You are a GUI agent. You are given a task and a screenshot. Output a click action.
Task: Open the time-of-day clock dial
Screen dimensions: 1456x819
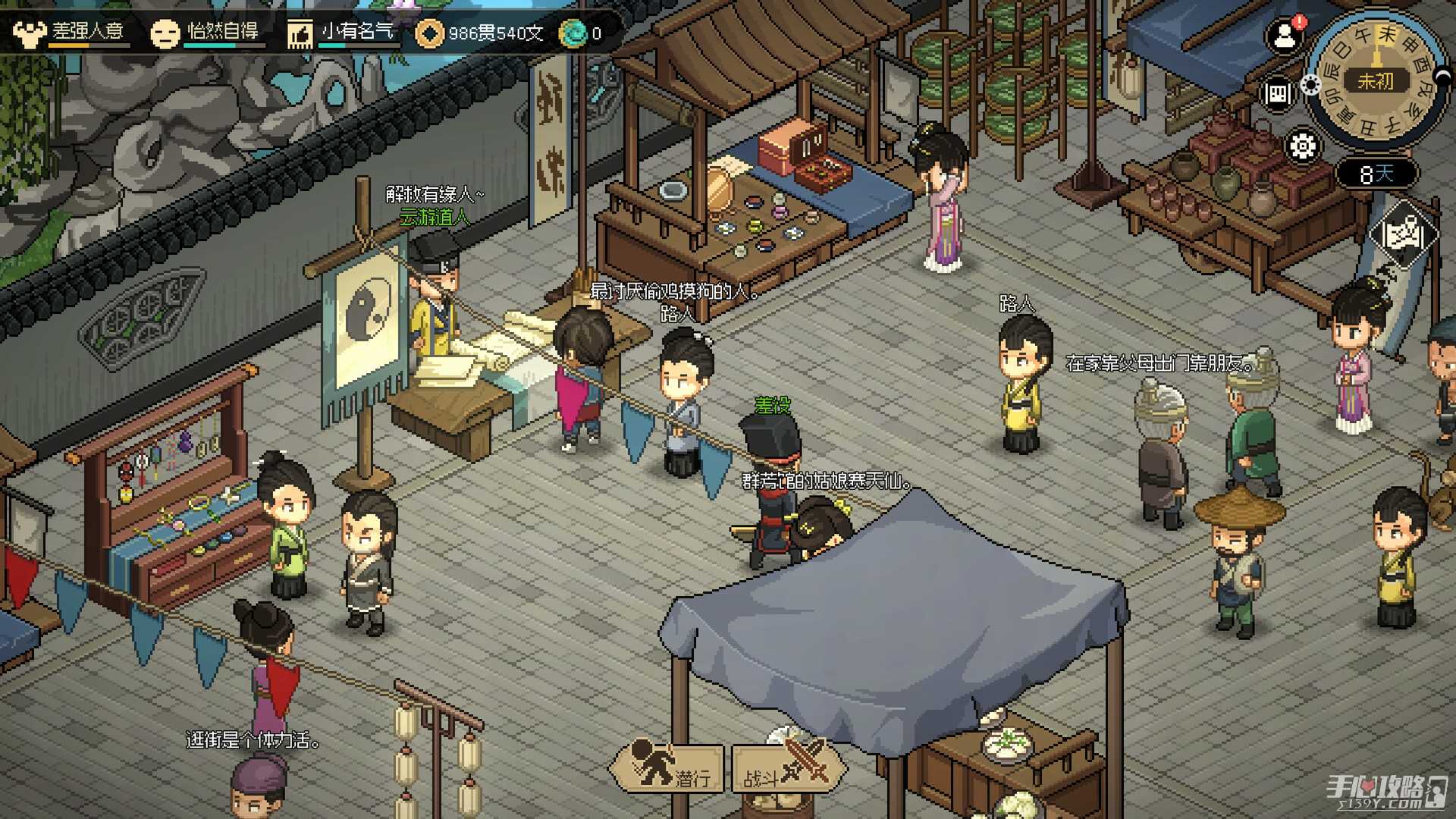click(1375, 80)
